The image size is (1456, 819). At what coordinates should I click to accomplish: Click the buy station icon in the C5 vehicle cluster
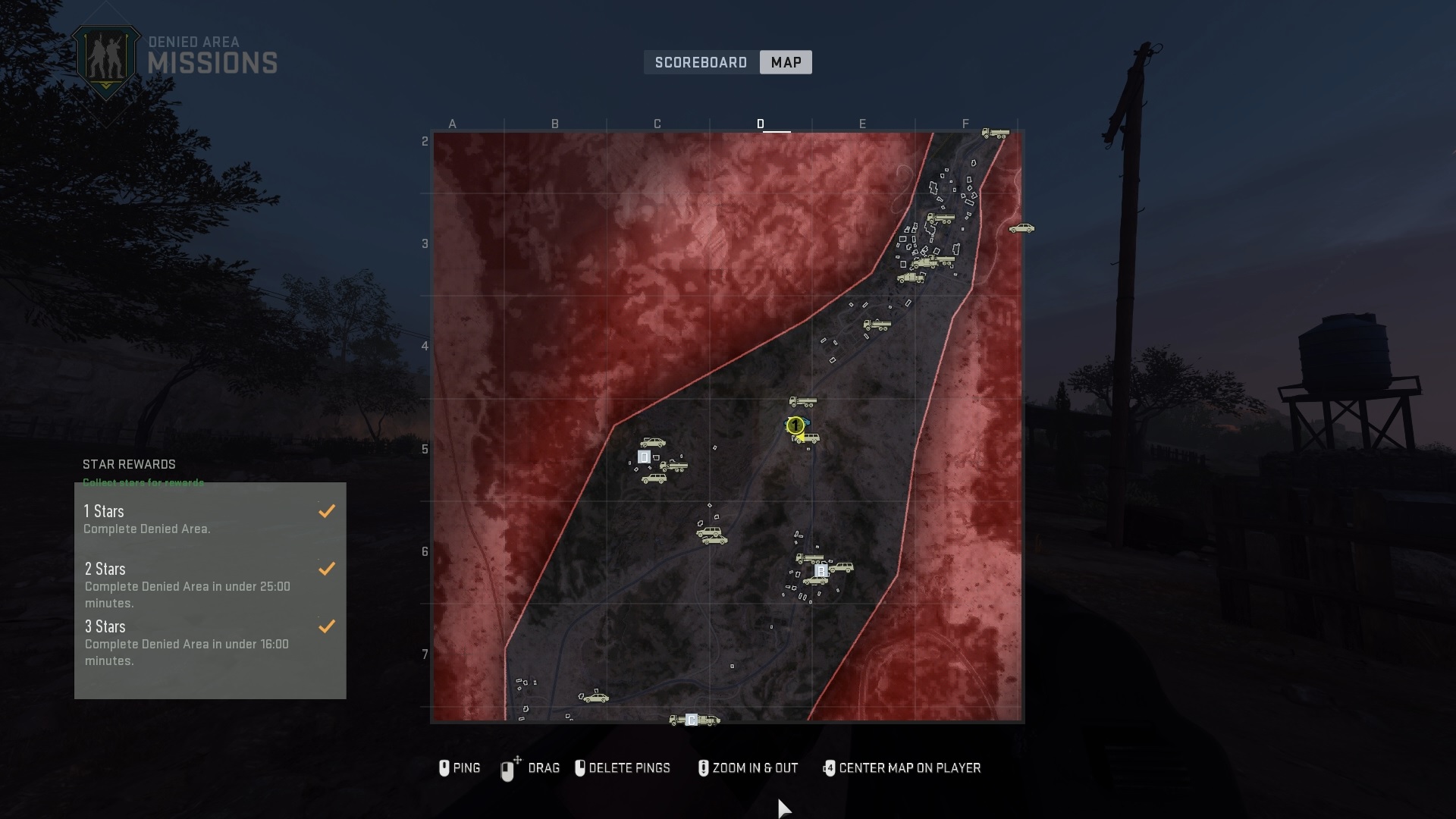pyautogui.click(x=644, y=457)
